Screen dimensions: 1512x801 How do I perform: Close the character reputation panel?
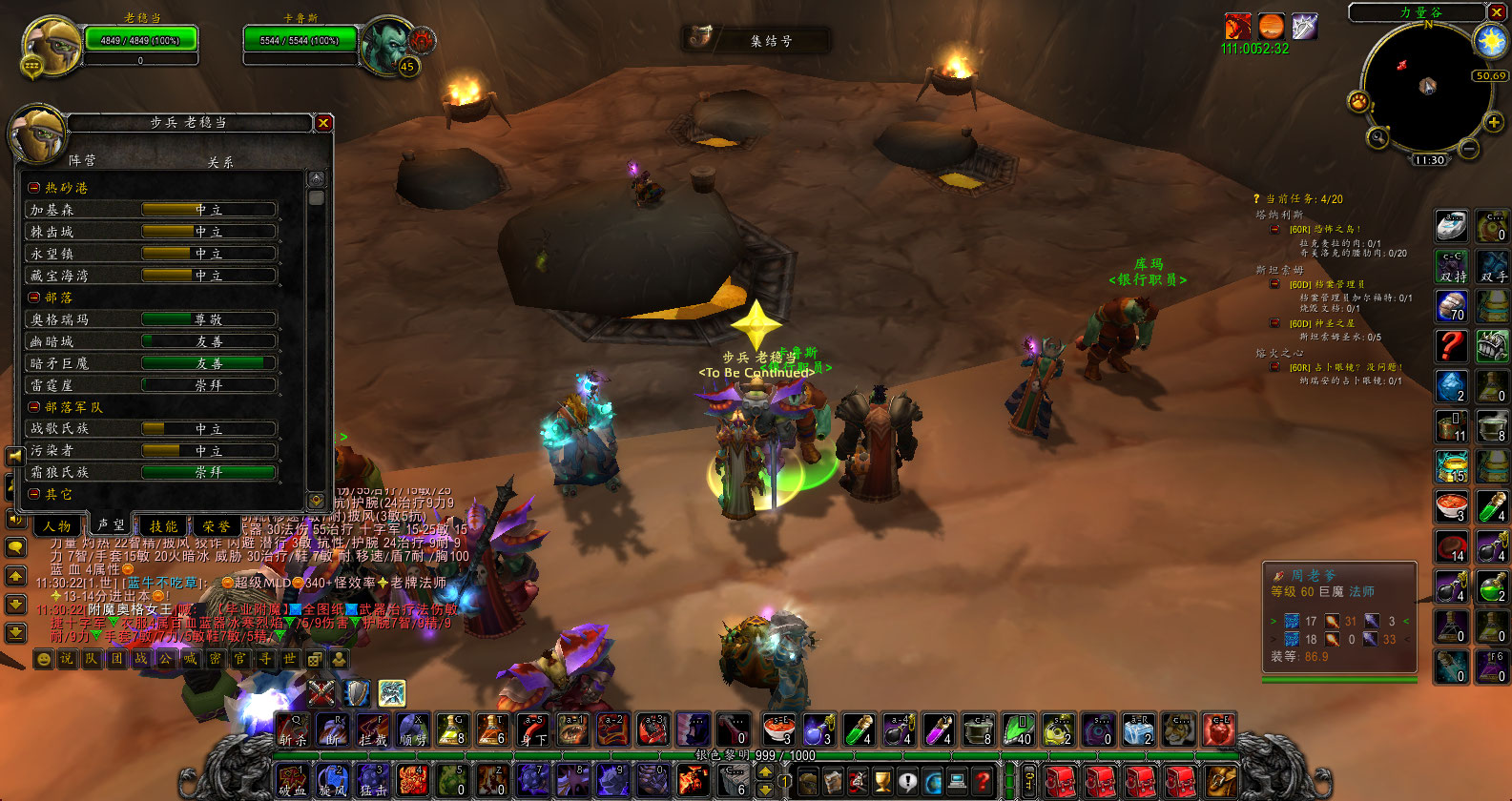[323, 122]
